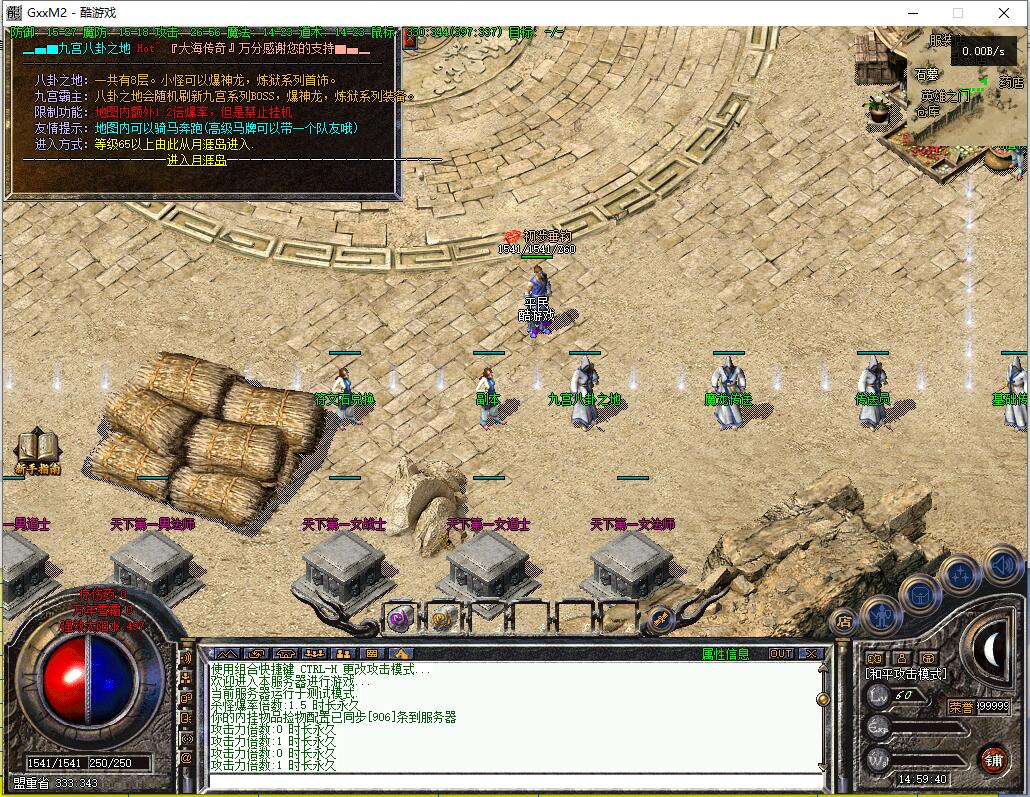The image size is (1030, 797).
Task: Open the skills sparkle round button
Action: coord(960,575)
